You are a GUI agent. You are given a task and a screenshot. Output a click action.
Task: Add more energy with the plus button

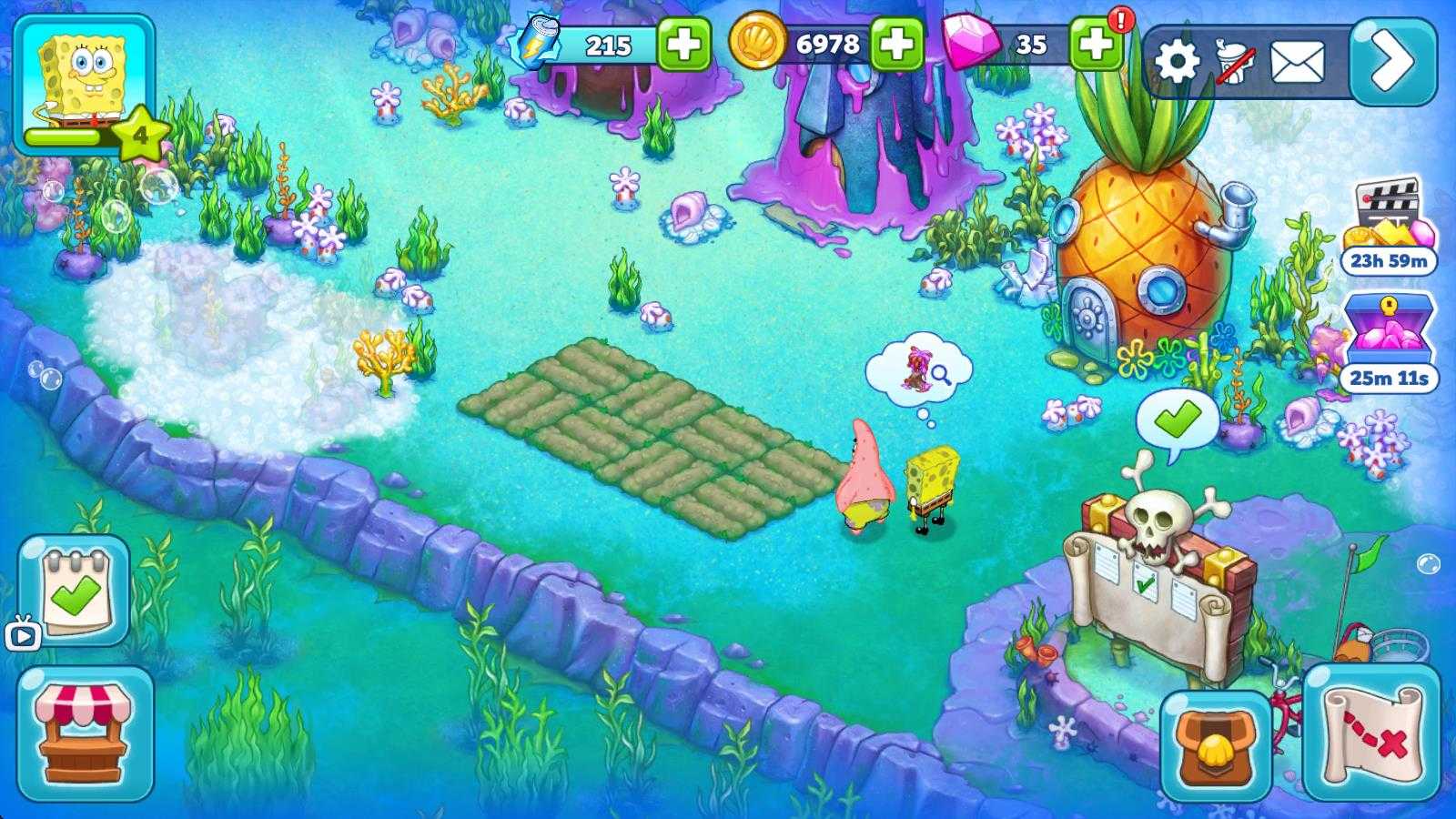[683, 44]
